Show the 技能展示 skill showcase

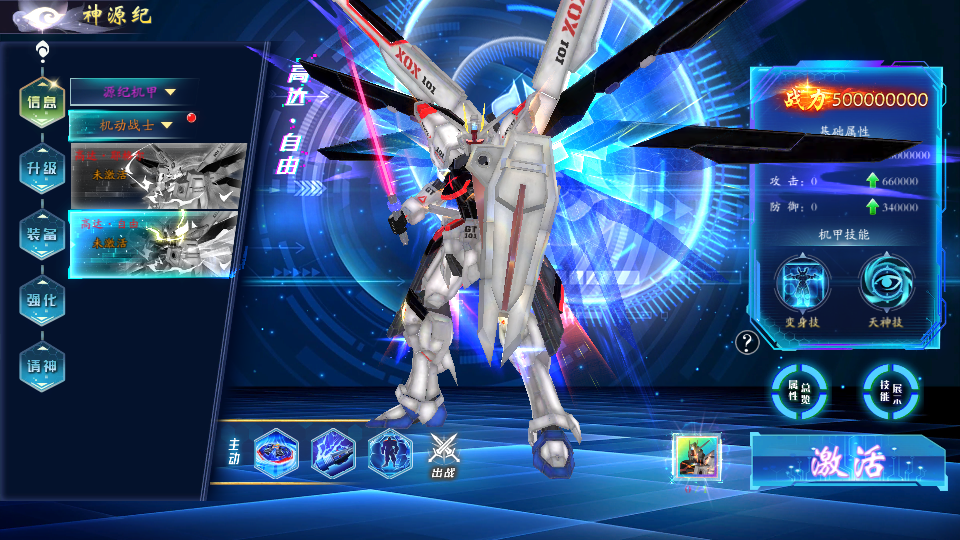(x=891, y=391)
